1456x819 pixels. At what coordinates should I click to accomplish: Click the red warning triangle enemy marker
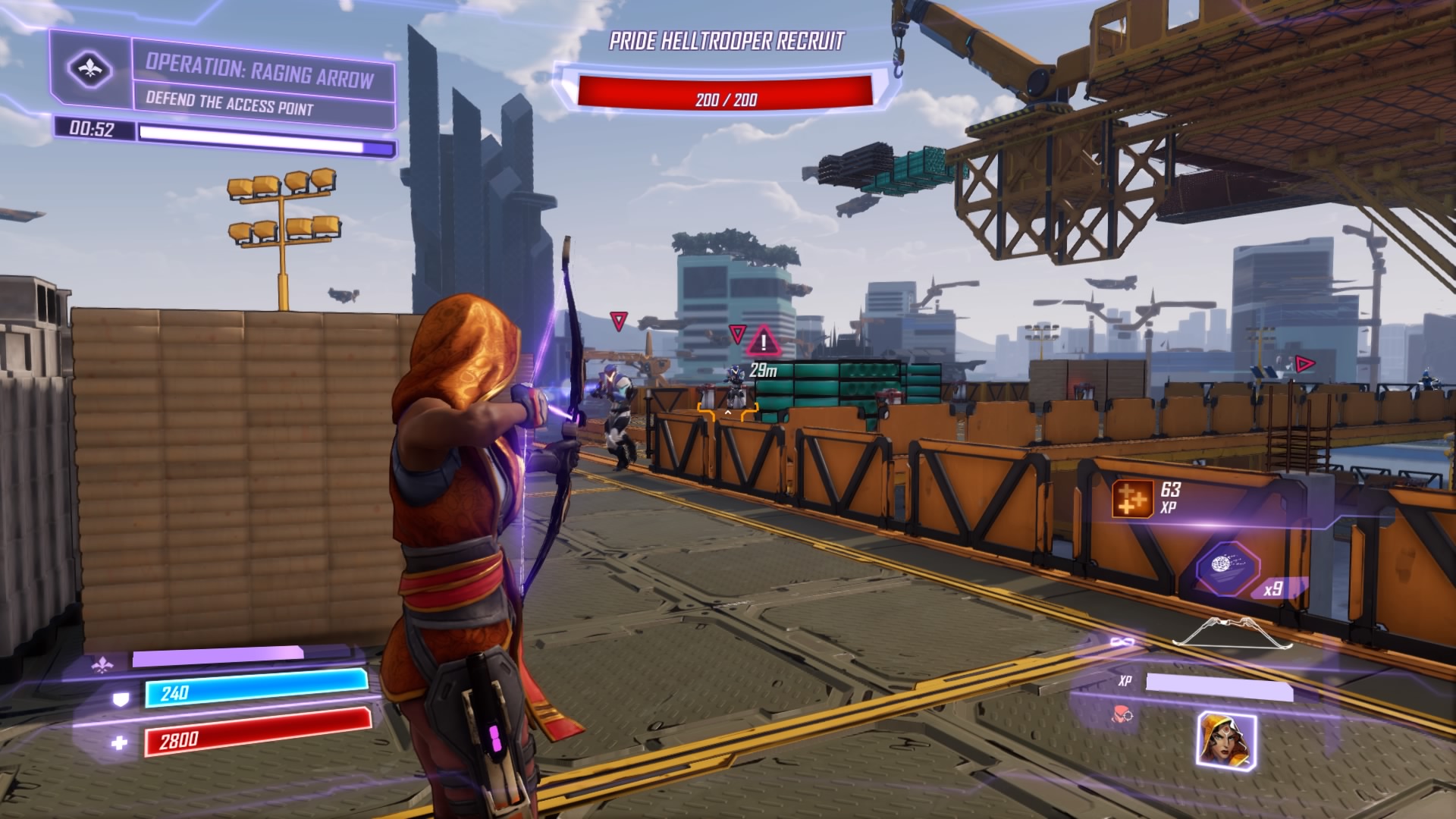click(764, 341)
